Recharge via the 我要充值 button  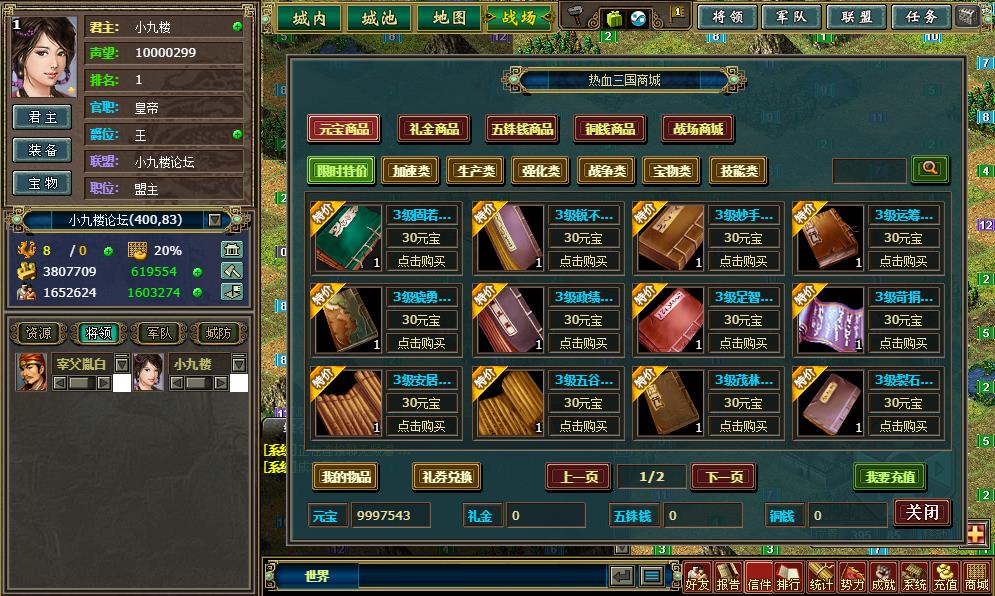pyautogui.click(x=889, y=477)
